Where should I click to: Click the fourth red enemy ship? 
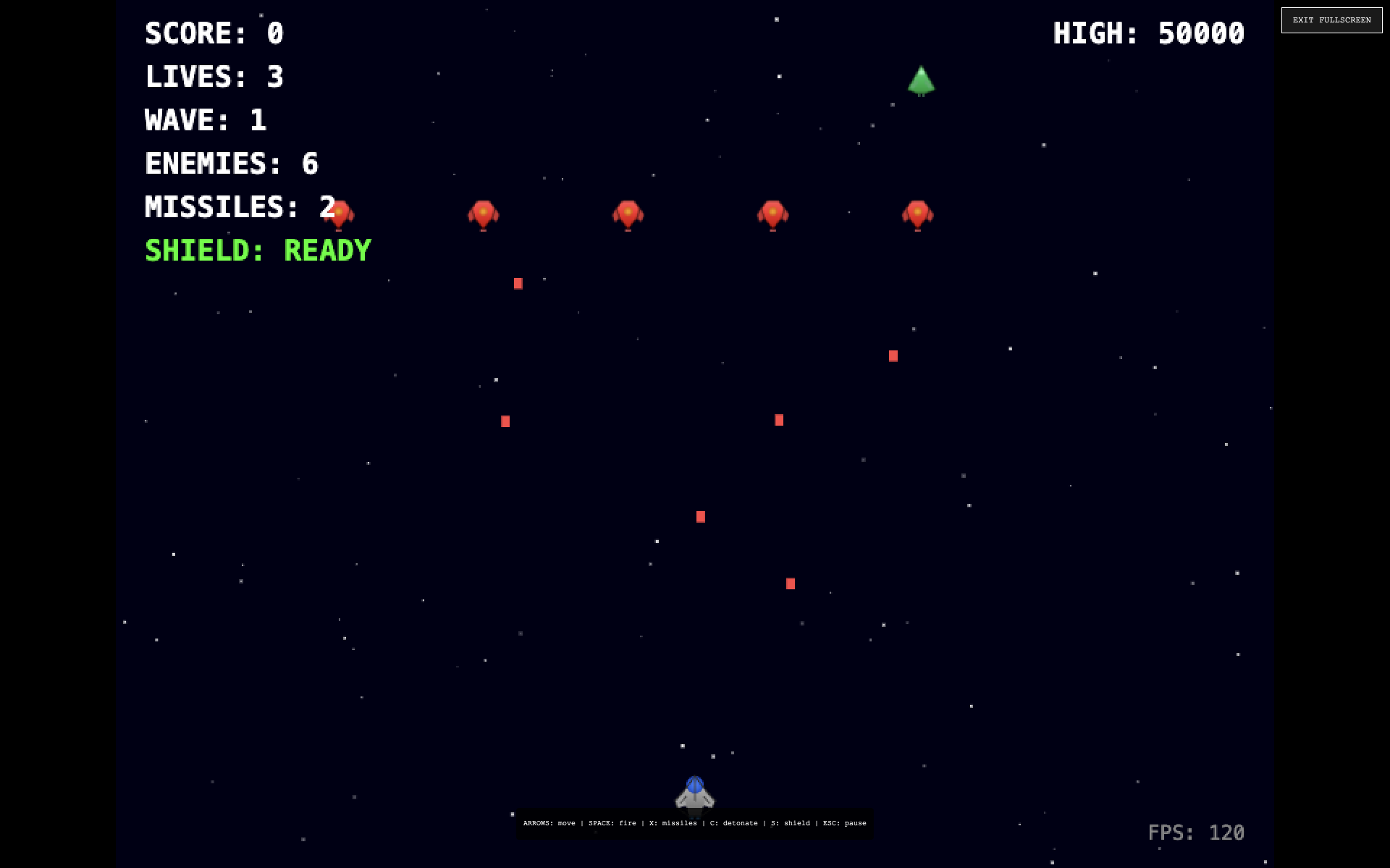click(x=772, y=213)
